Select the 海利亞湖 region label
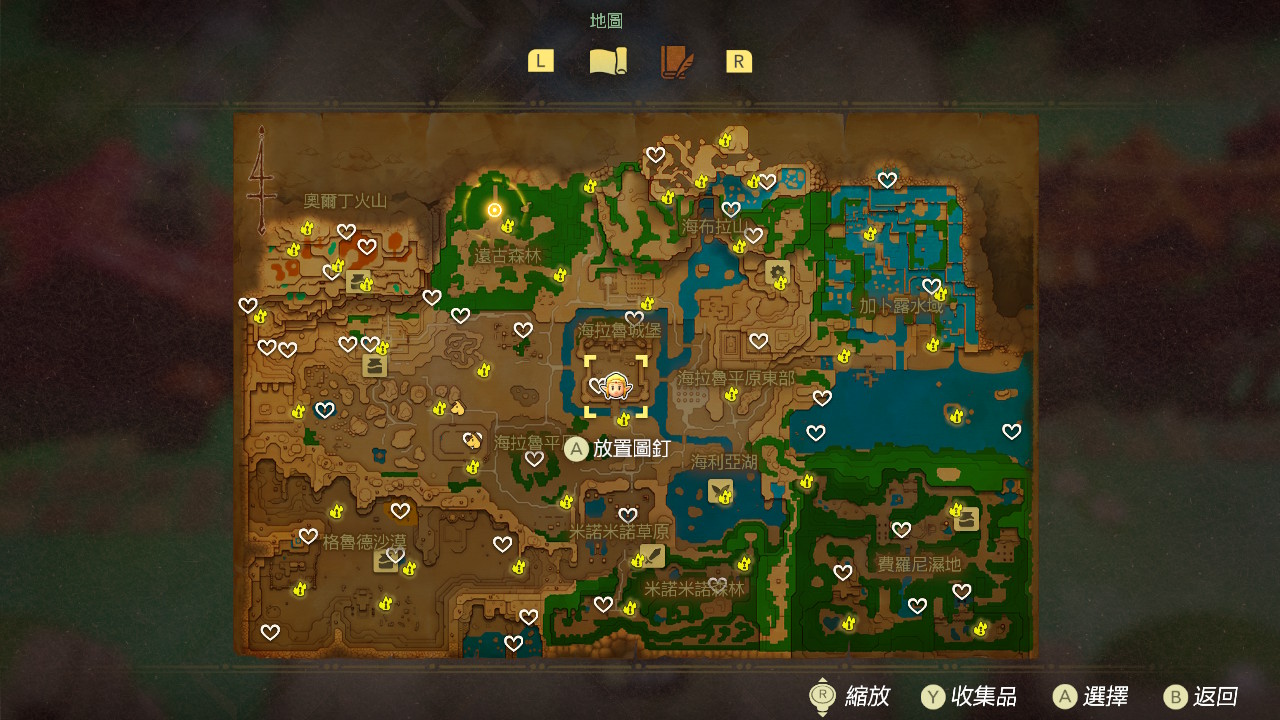Viewport: 1280px width, 720px height. coord(725,461)
